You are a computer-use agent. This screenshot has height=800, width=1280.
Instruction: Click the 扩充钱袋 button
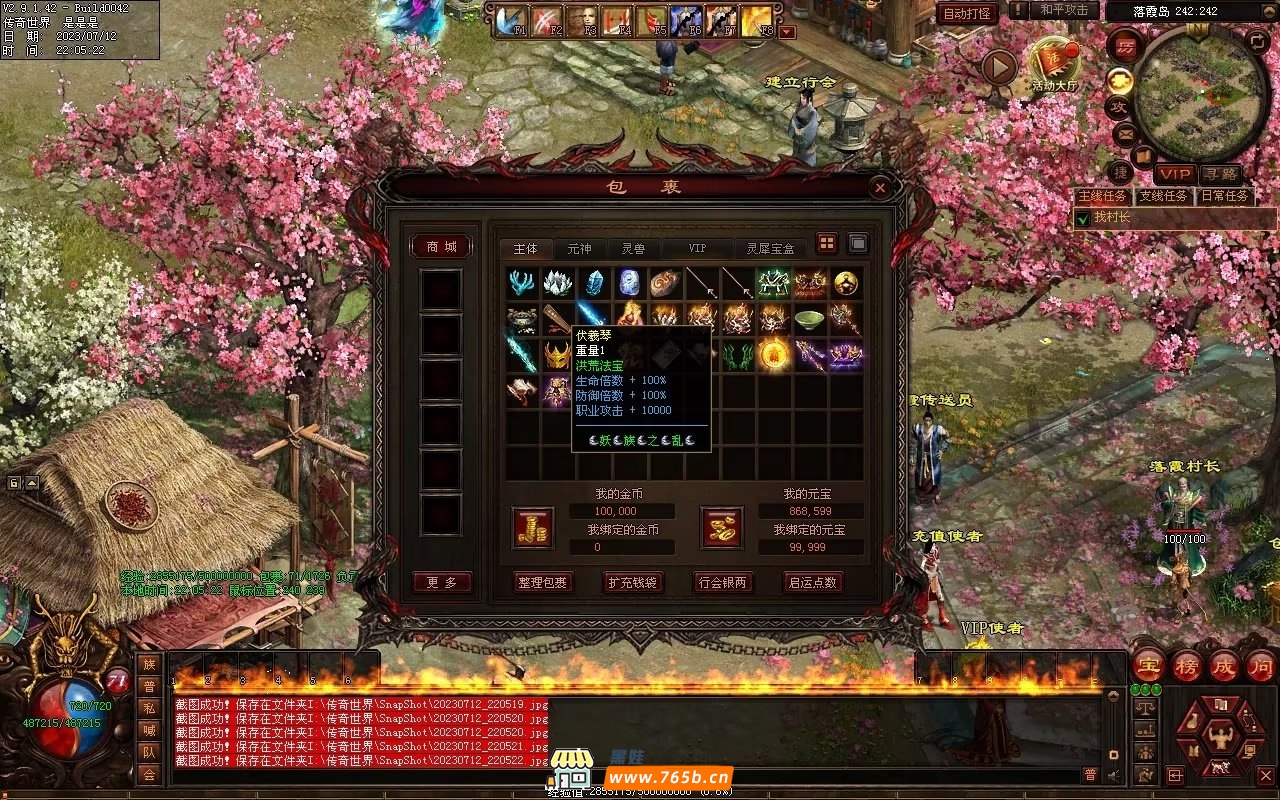coord(633,582)
